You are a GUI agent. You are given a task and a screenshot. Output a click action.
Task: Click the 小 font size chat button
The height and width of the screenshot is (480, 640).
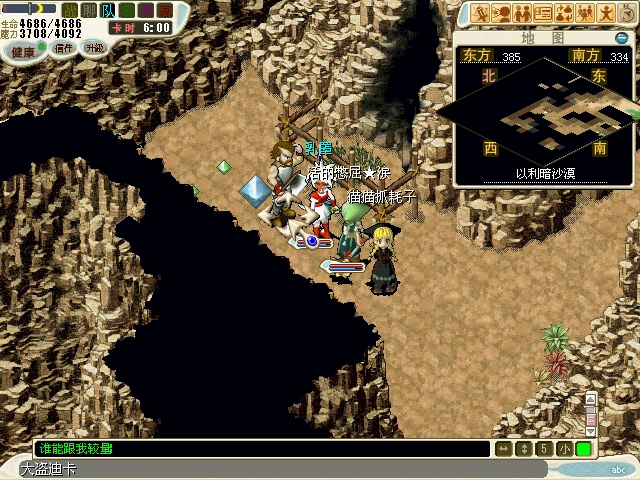(x=565, y=449)
